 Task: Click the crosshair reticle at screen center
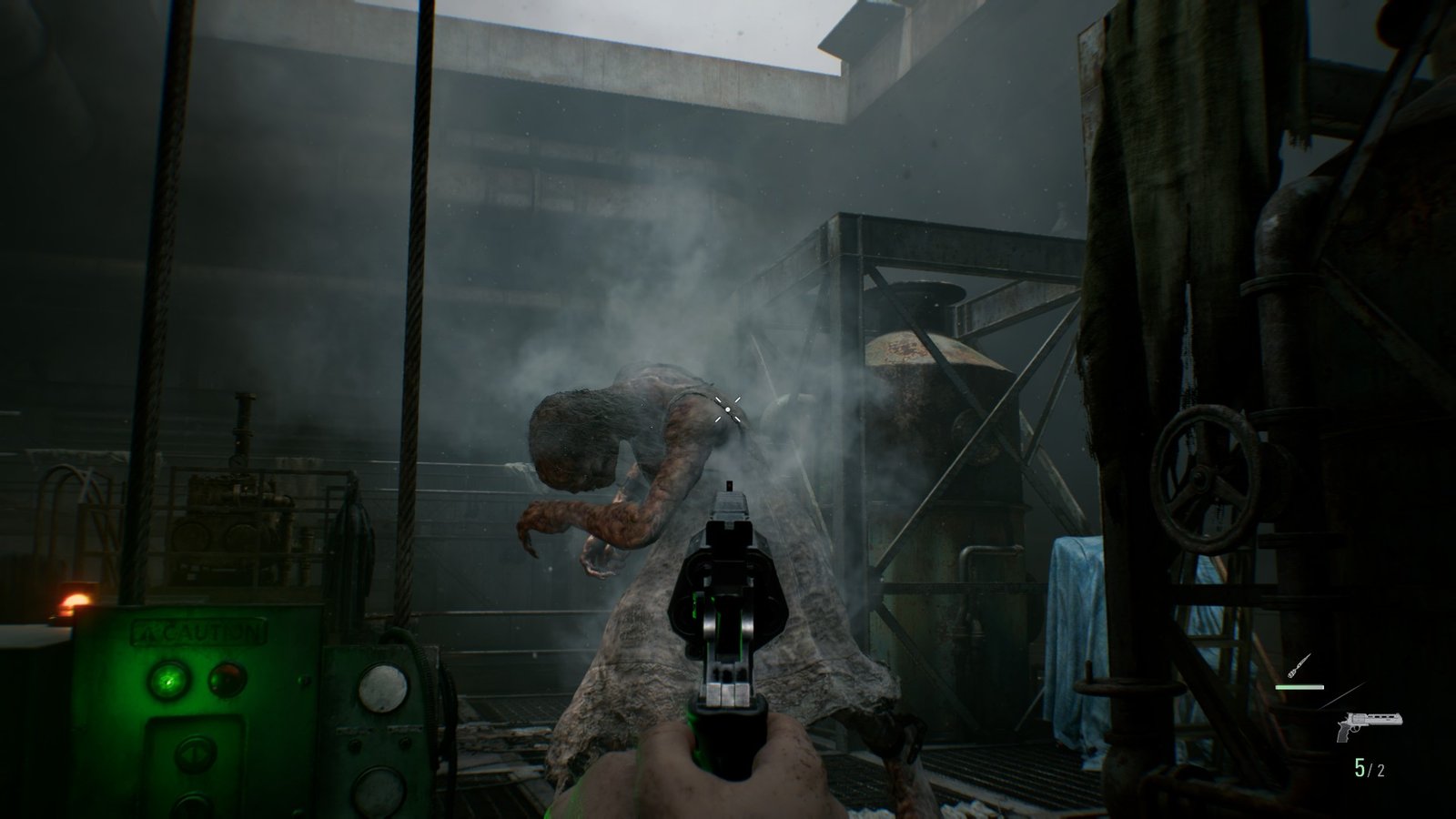728,411
